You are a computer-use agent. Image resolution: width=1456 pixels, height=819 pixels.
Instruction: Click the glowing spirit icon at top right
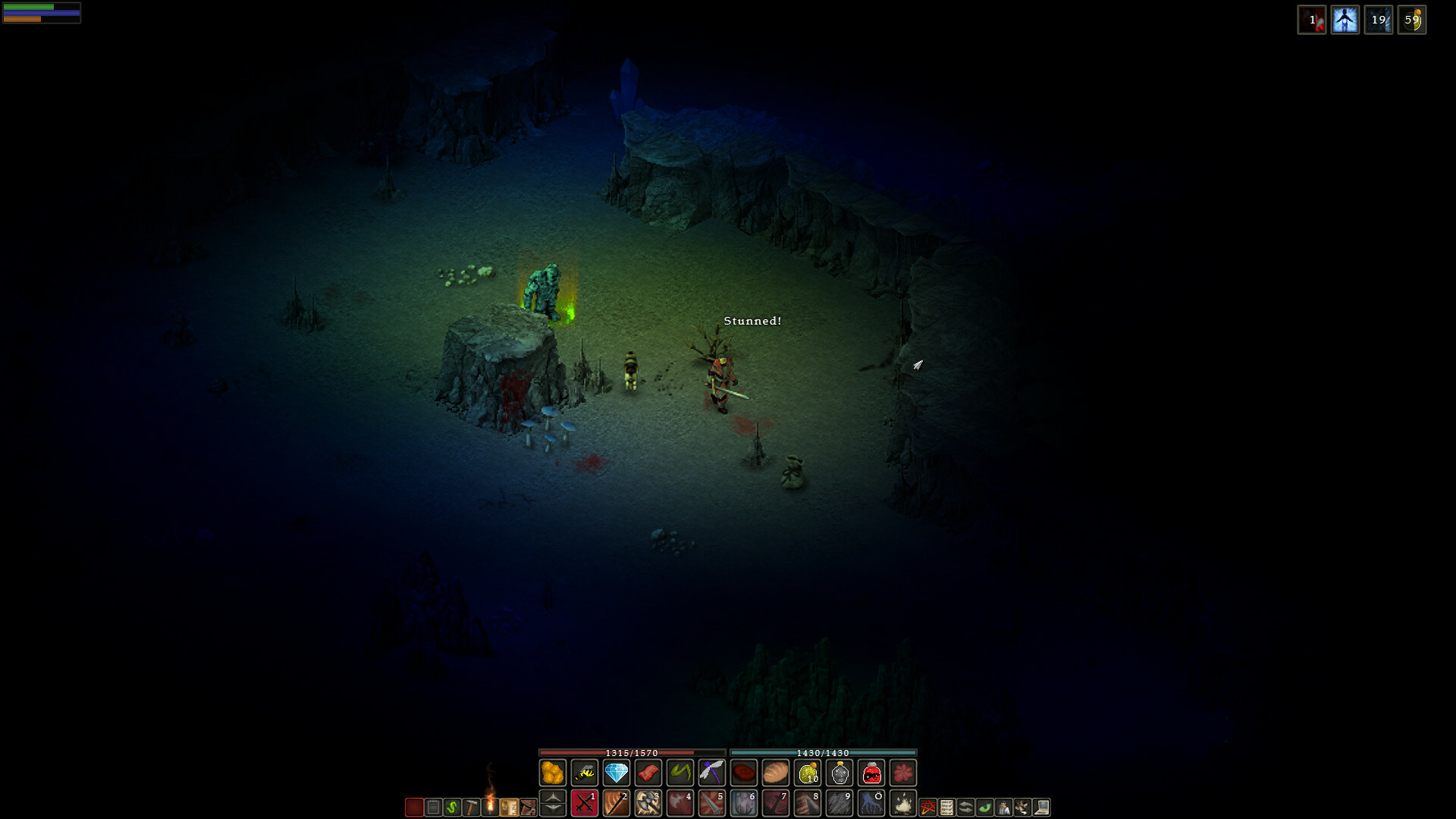pyautogui.click(x=1345, y=19)
